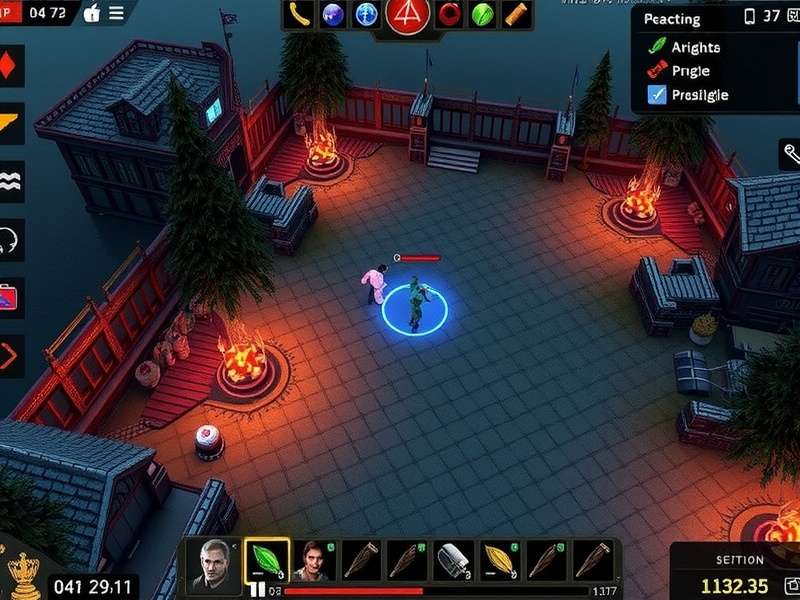Image resolution: width=800 pixels, height=600 pixels.
Task: Select the silver canister hotbar slot
Action: (455, 561)
